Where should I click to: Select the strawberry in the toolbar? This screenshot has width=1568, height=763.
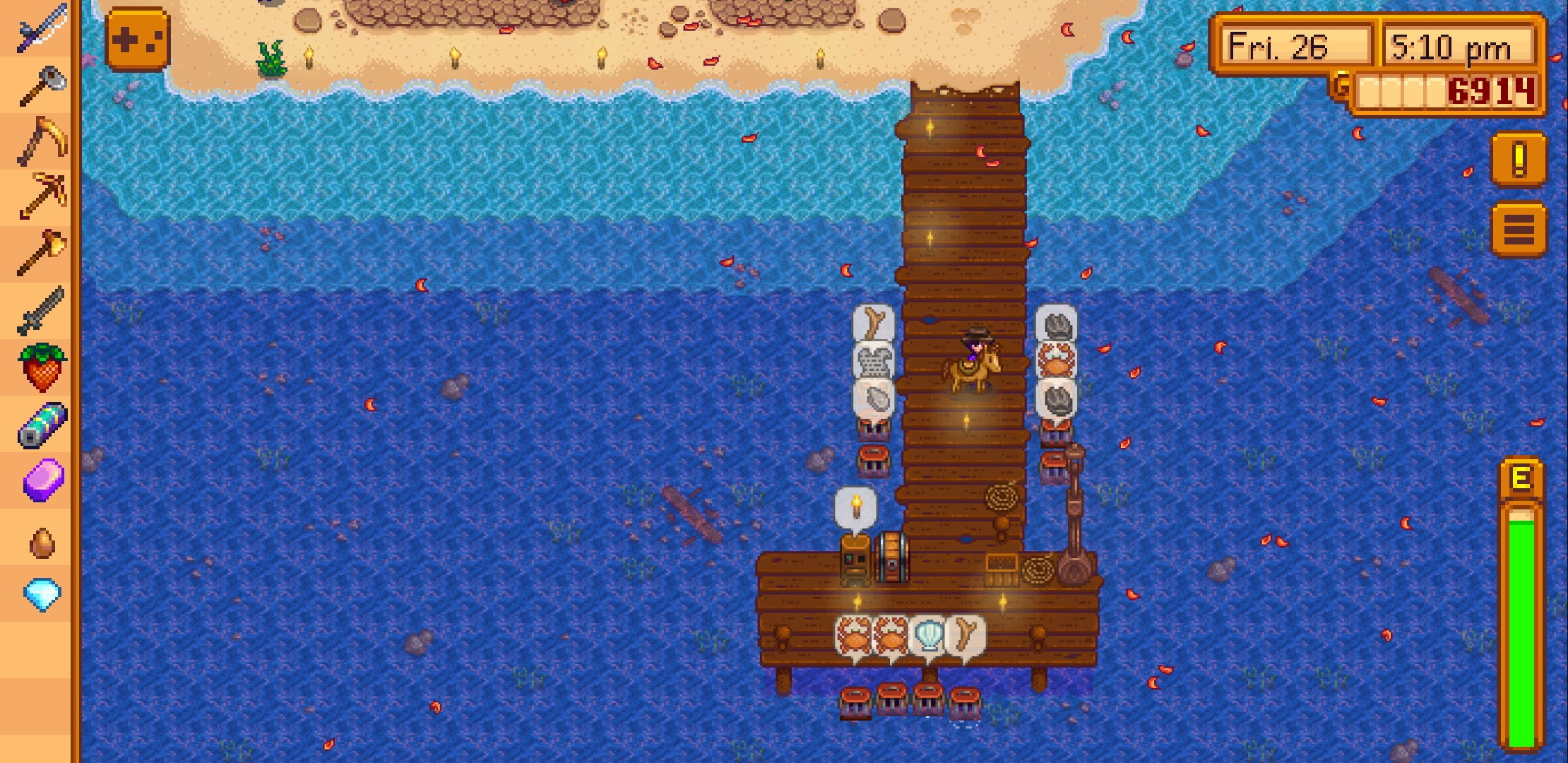tap(39, 367)
